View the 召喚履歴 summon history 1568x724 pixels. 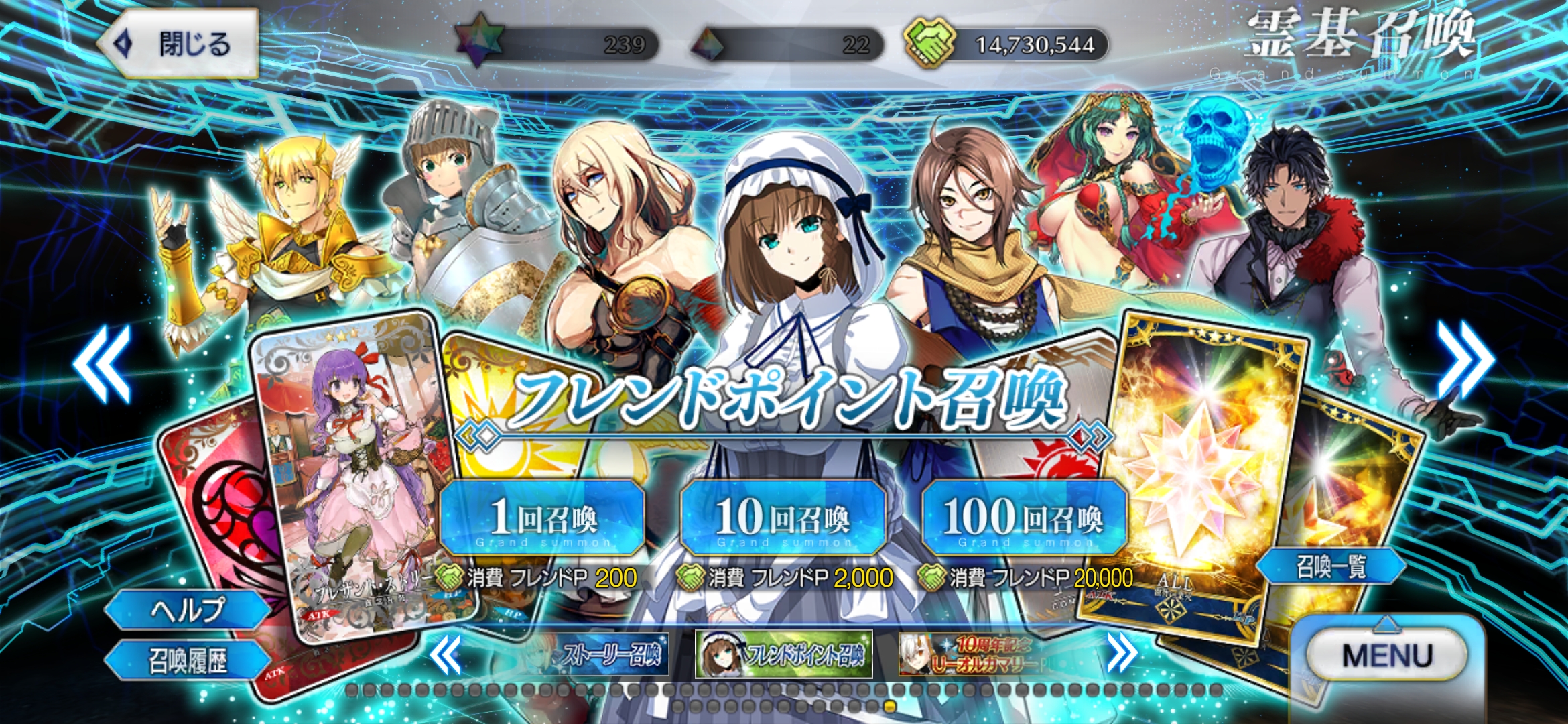[x=187, y=660]
